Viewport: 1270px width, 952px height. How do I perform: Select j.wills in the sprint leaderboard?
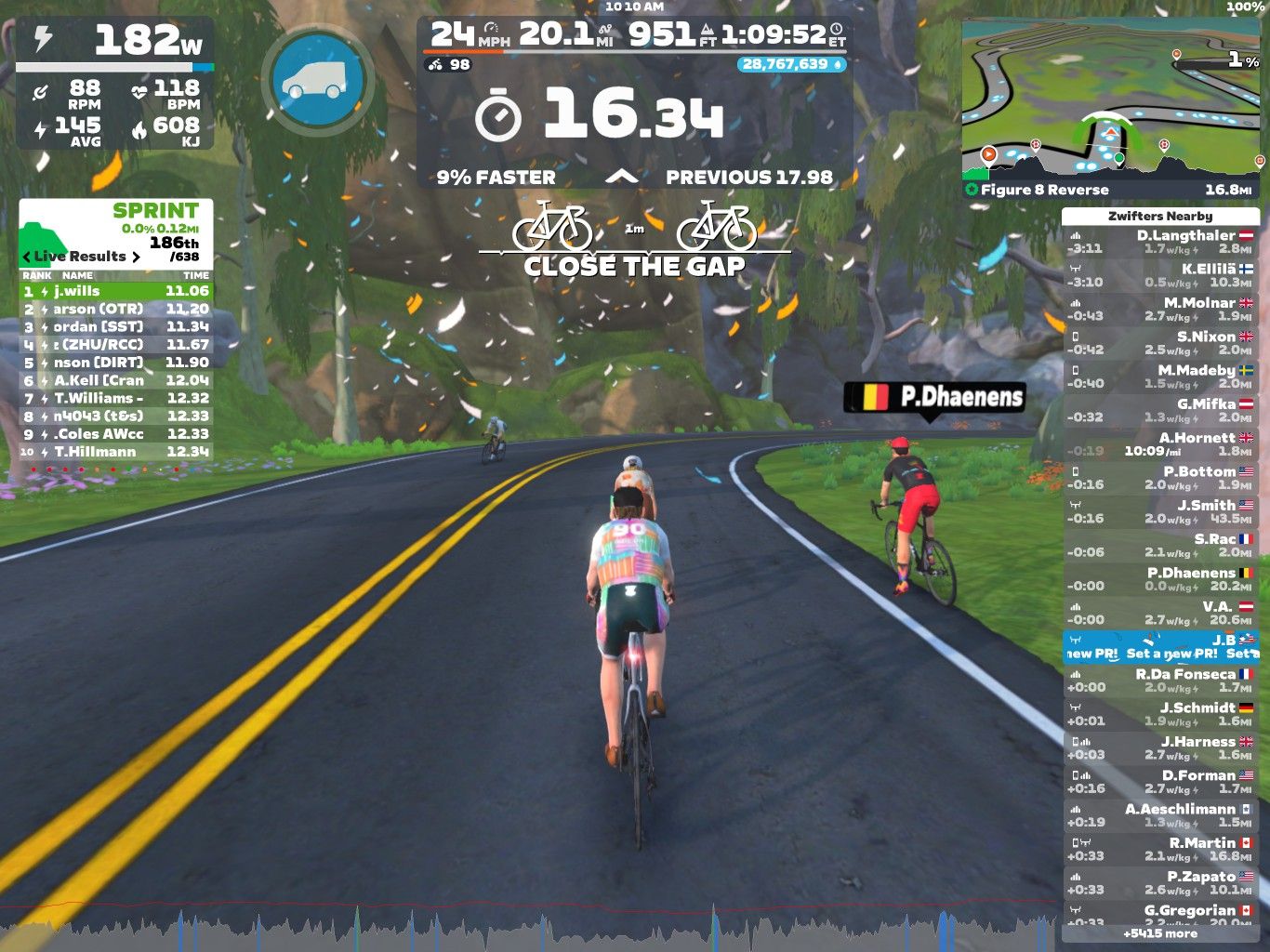point(116,291)
